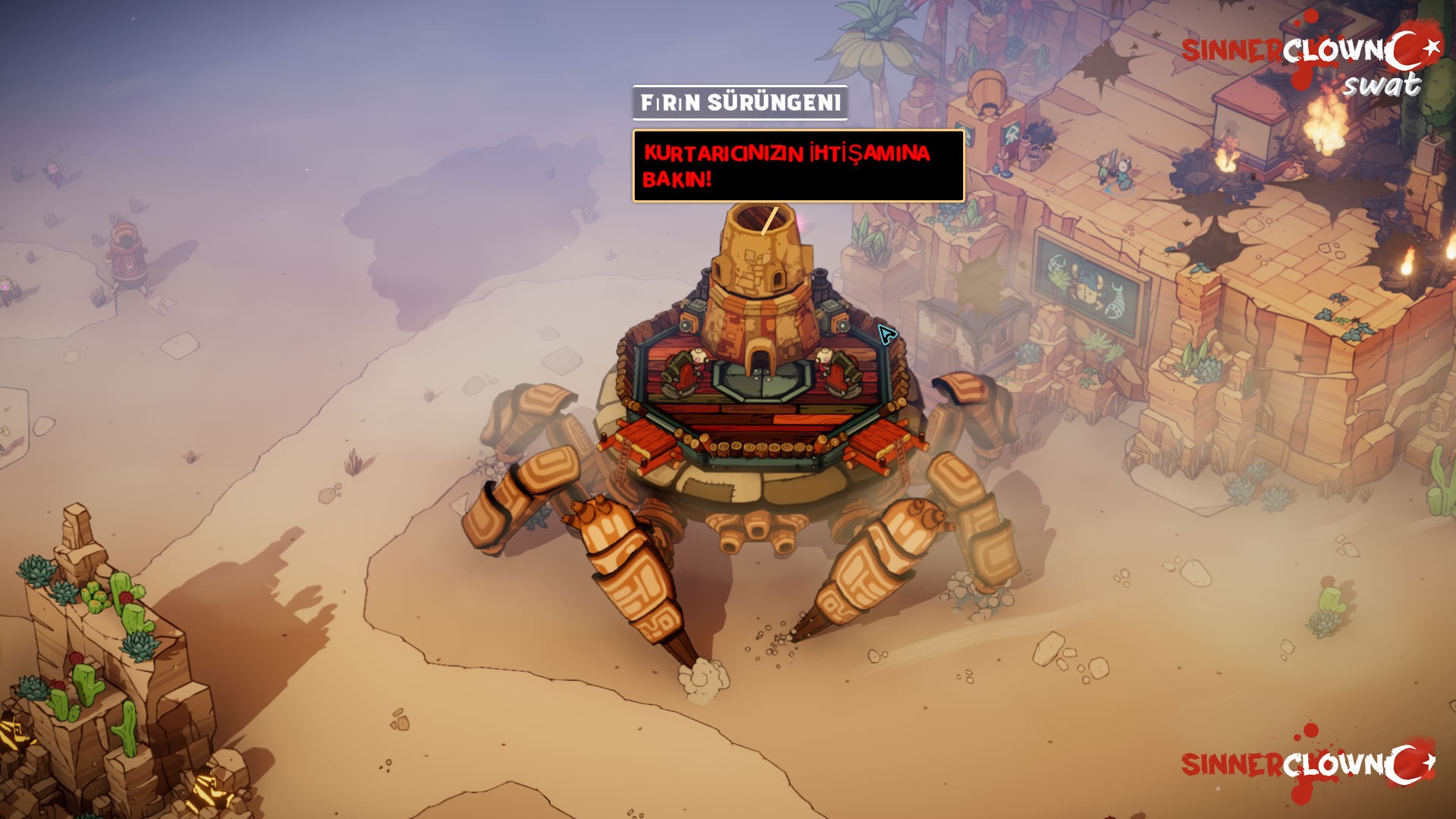The width and height of the screenshot is (1456, 819).
Task: Click the mouse cursor arrow near the tower
Action: coord(886,334)
